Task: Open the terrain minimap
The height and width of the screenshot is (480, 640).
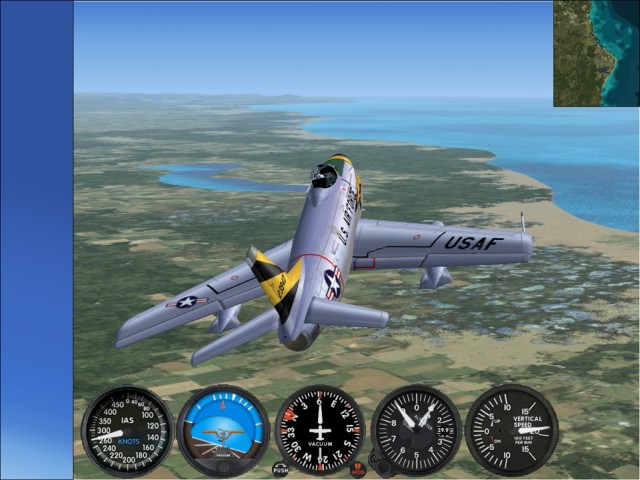Action: pos(596,53)
